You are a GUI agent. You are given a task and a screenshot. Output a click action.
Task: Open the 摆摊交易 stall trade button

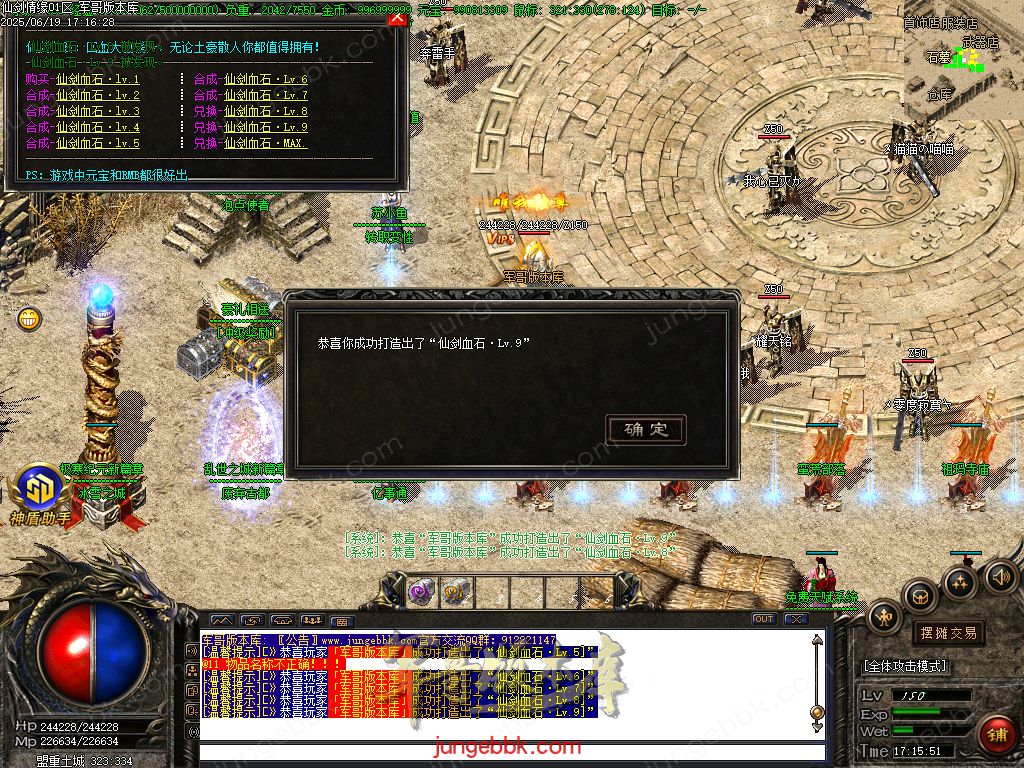[x=948, y=633]
